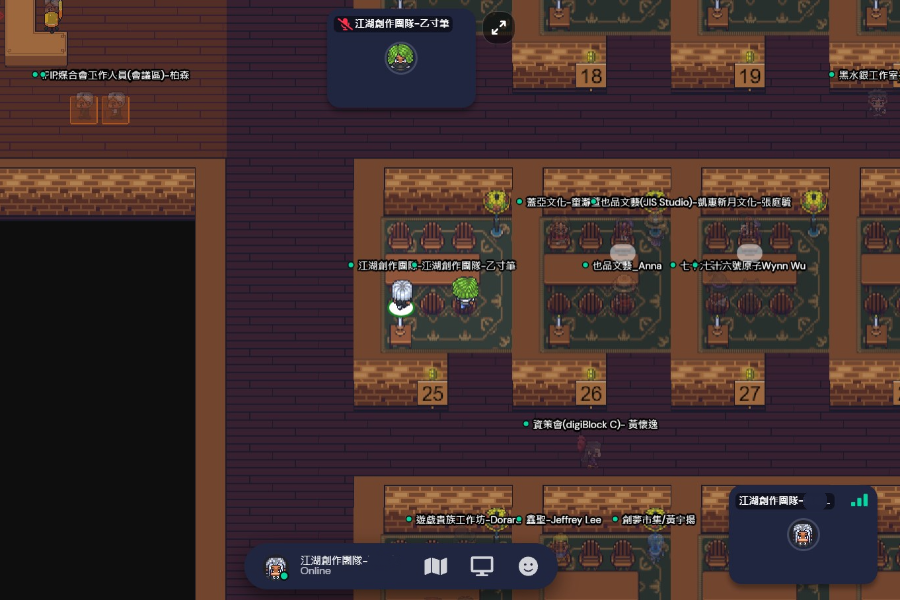Viewport: 900px width, 600px height.
Task: Expand the video tiles to full view
Action: coord(498,27)
